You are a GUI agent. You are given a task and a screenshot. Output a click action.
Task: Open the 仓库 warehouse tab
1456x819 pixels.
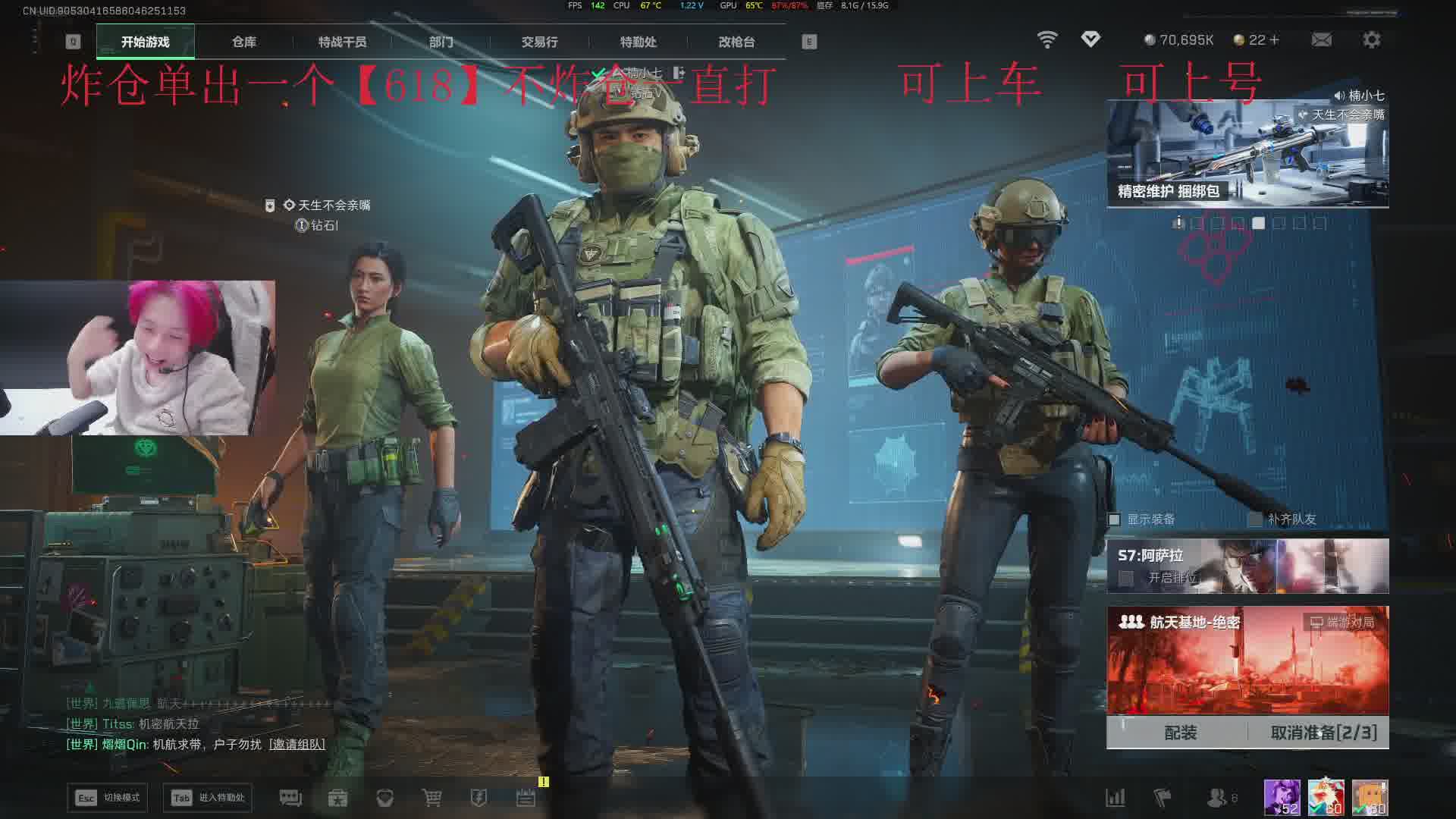click(243, 42)
